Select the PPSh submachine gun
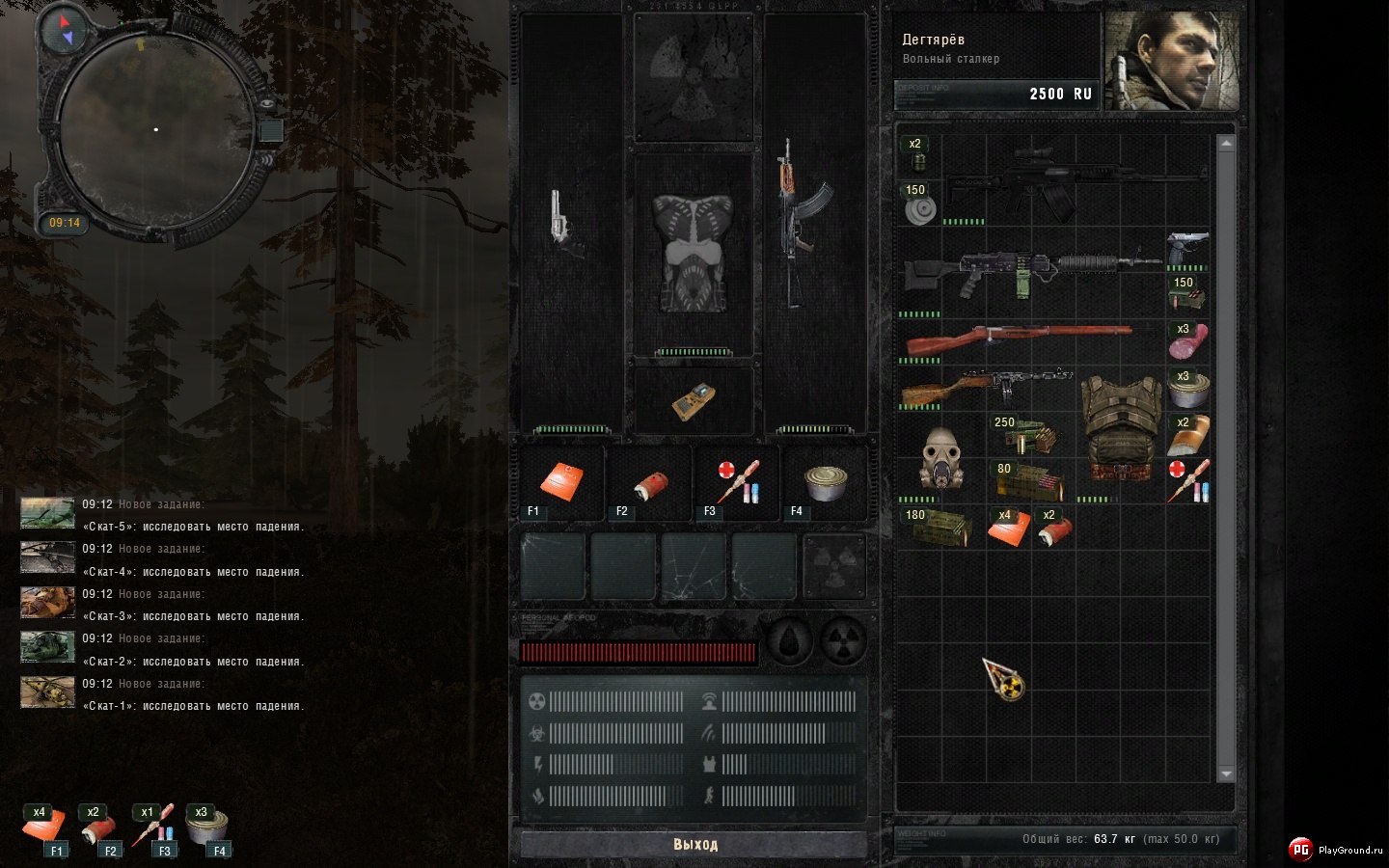Image resolution: width=1389 pixels, height=868 pixels. click(984, 388)
